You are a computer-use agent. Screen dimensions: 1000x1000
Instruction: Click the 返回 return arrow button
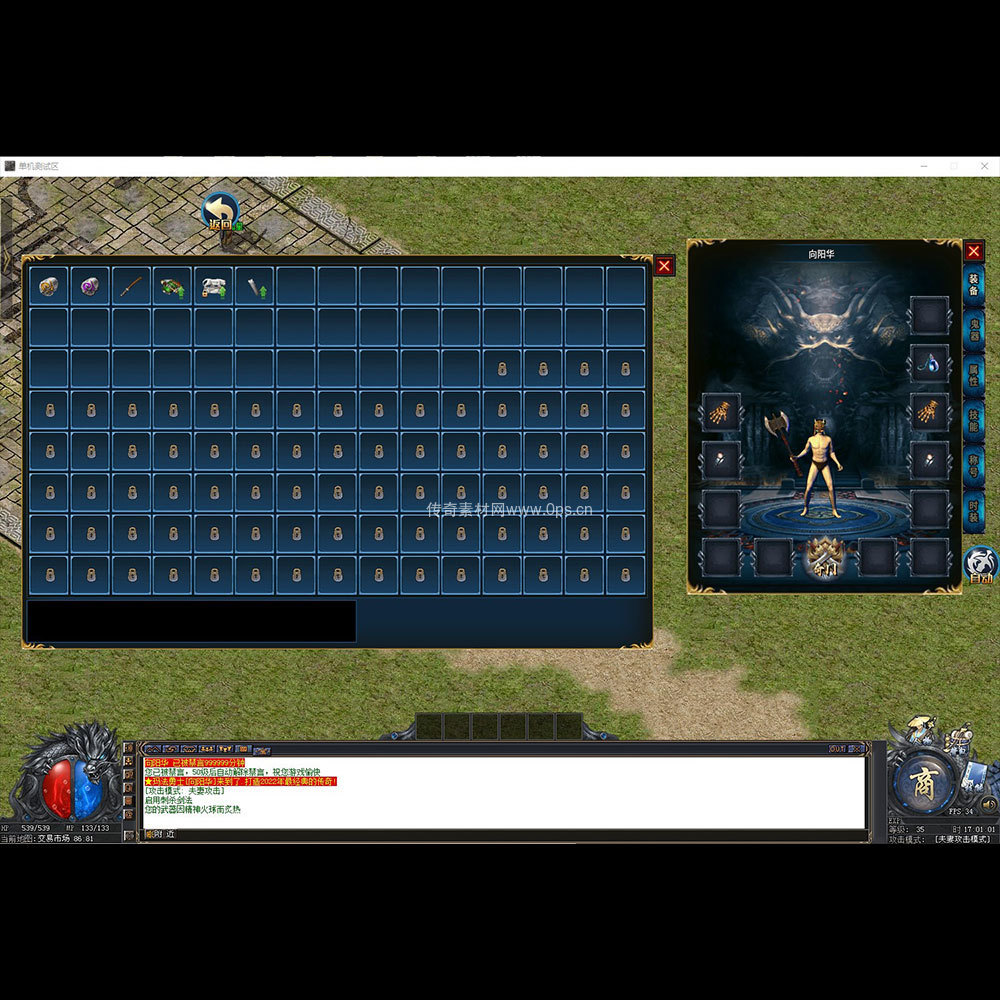pyautogui.click(x=220, y=212)
